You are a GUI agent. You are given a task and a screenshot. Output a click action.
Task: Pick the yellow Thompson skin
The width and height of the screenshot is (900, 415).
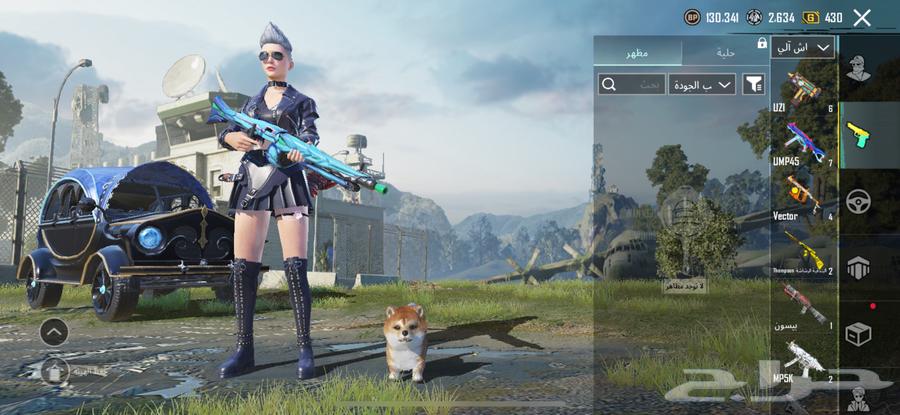pos(803,249)
